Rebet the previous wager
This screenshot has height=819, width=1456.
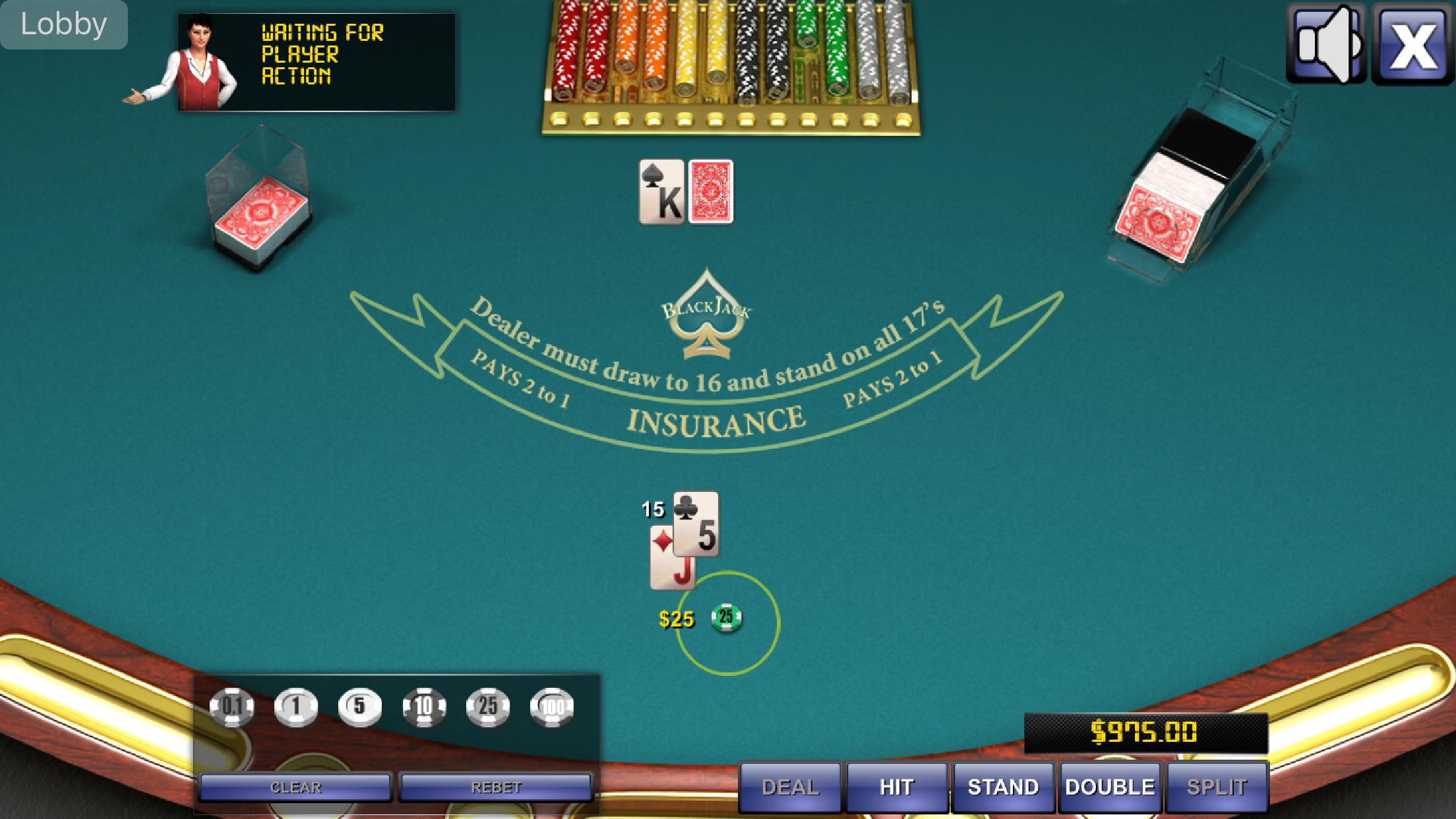point(496,787)
